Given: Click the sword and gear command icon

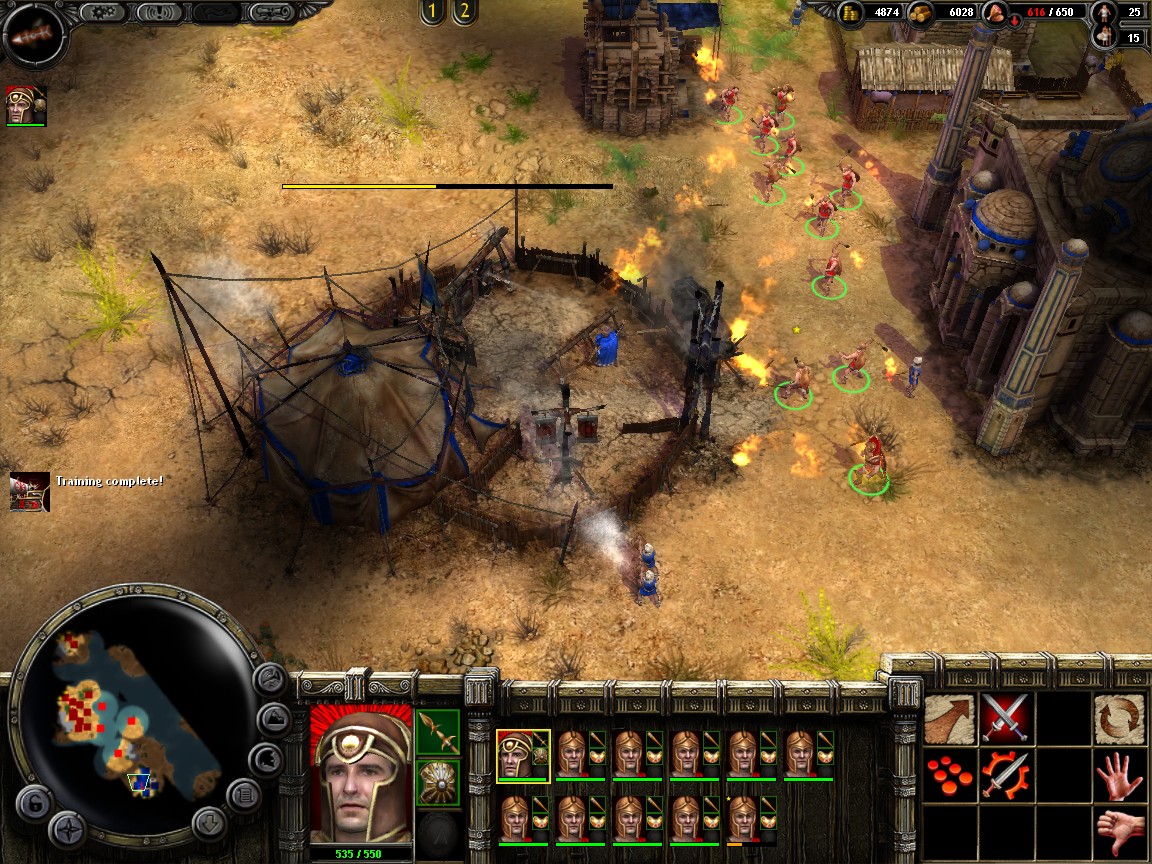Looking at the screenshot, I should [1005, 775].
